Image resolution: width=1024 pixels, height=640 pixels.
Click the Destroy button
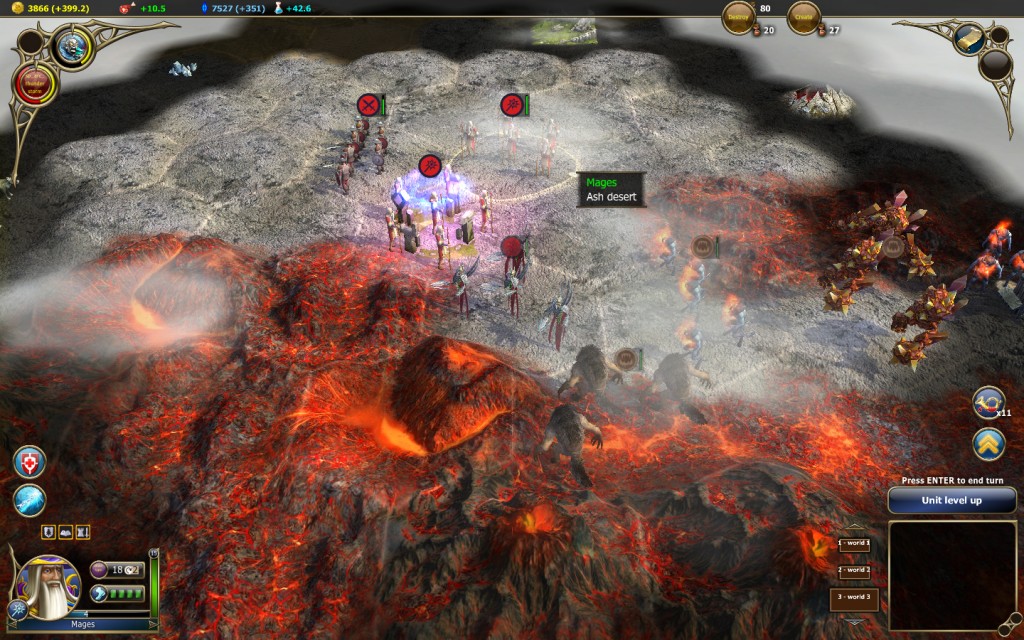click(738, 17)
